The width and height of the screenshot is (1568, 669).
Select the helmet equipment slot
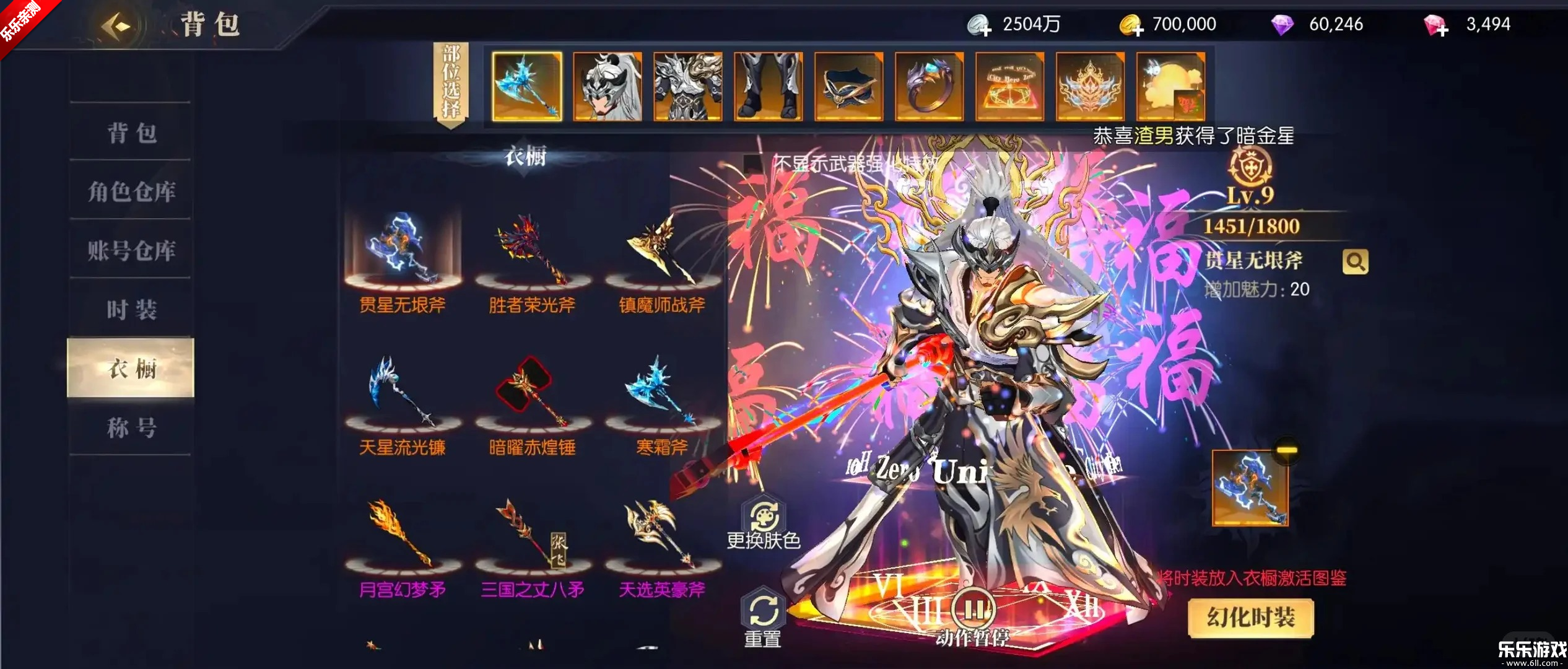(608, 86)
